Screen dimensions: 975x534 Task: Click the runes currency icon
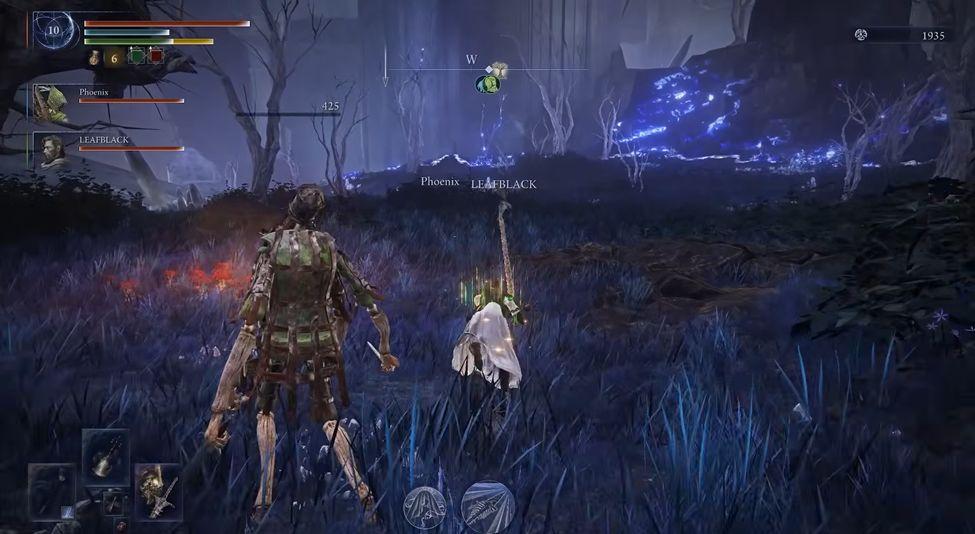860,35
